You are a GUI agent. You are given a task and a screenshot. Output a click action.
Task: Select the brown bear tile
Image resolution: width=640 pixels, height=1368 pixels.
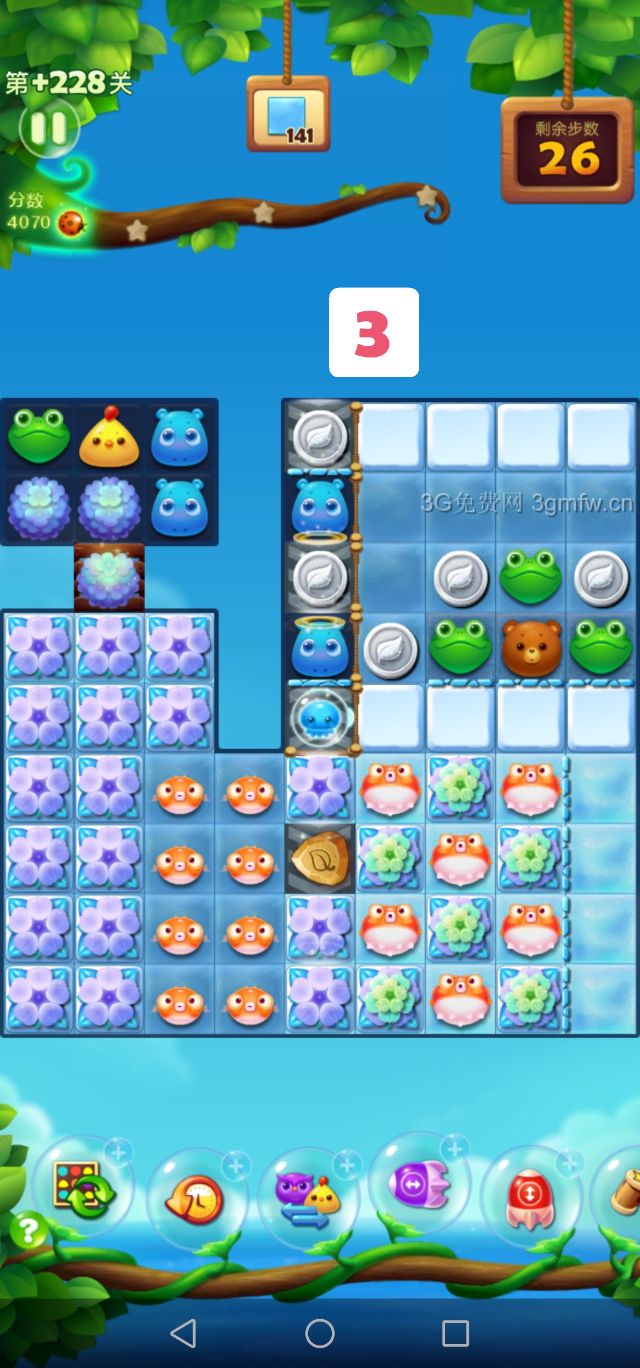531,647
